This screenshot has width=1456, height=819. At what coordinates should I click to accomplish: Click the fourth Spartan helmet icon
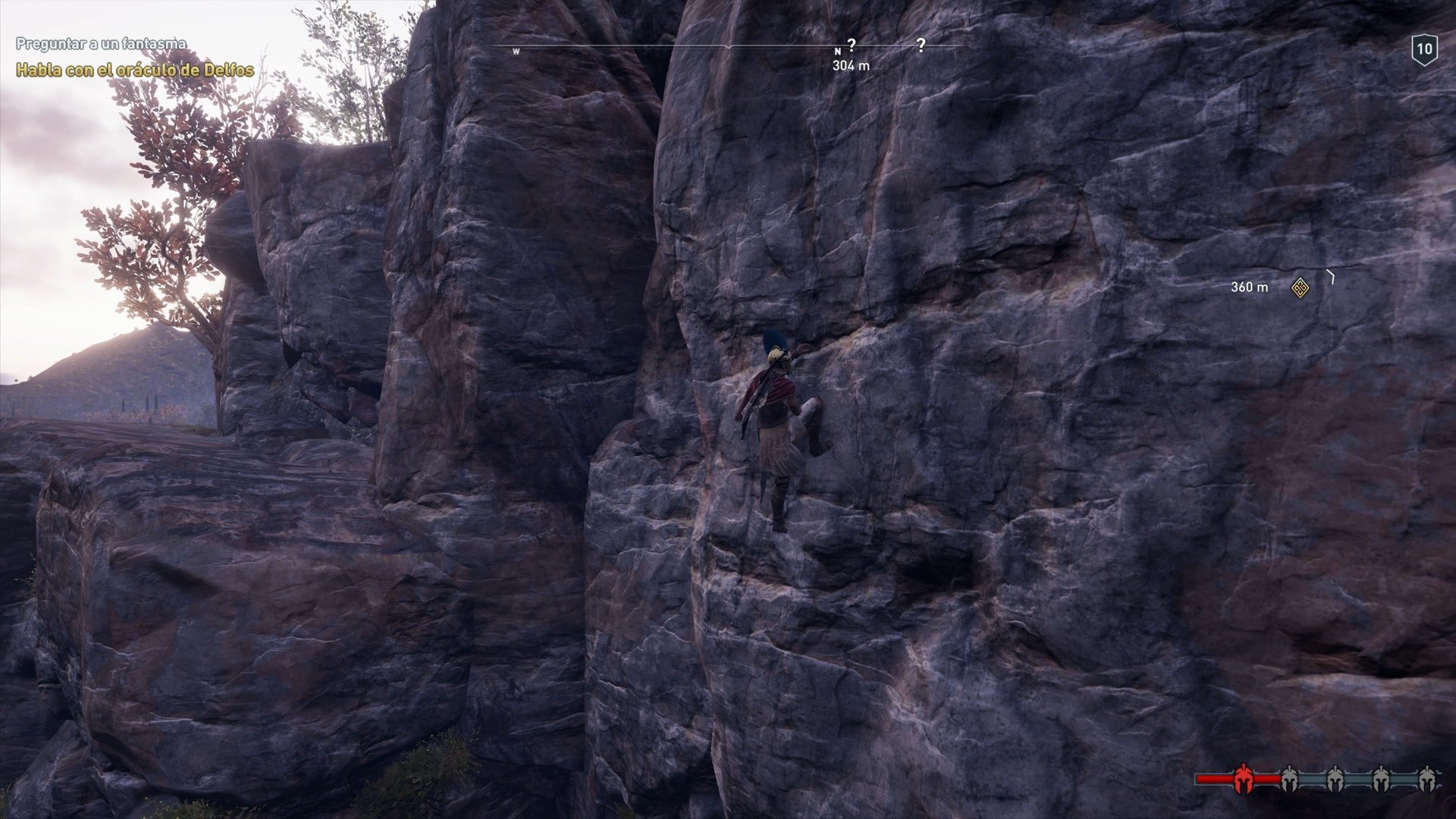(1380, 779)
